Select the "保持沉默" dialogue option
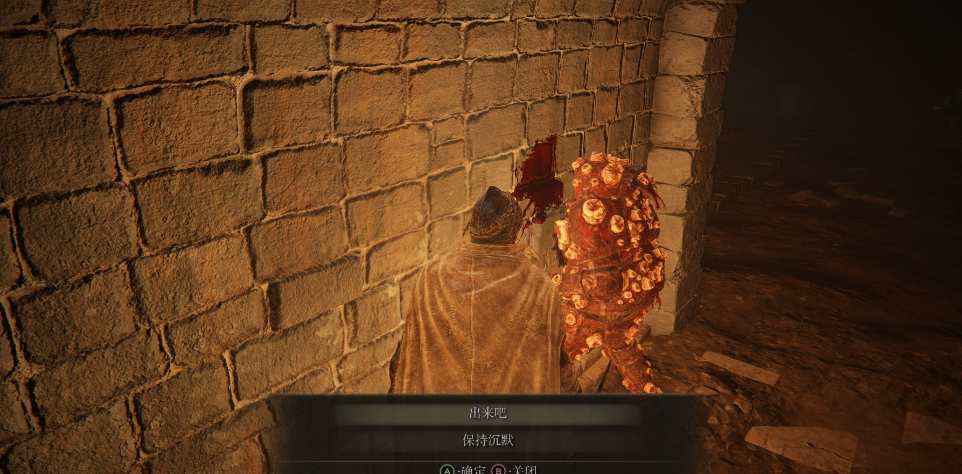The height and width of the screenshot is (474, 962). [x=488, y=440]
